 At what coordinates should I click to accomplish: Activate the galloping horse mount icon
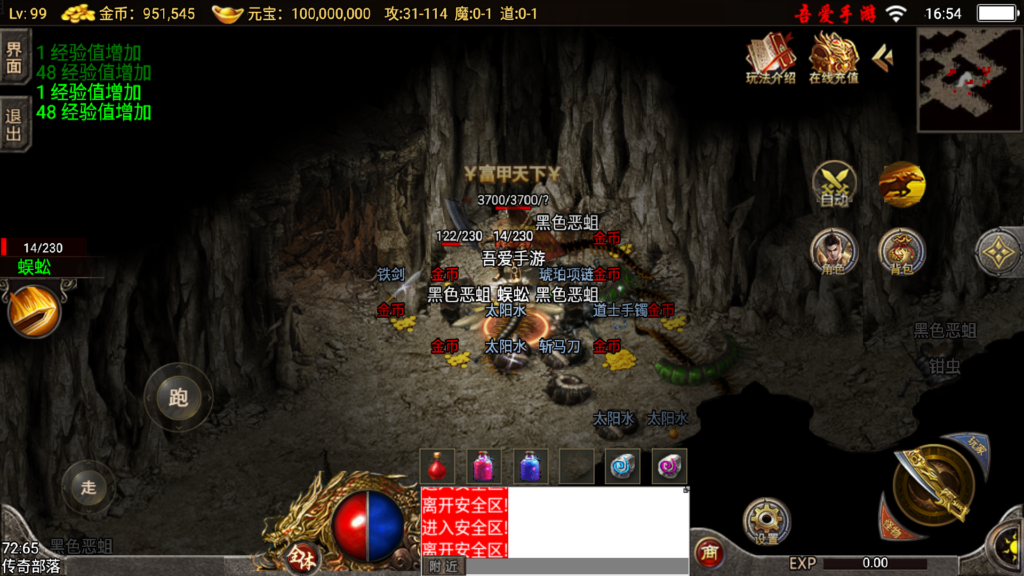tap(902, 184)
